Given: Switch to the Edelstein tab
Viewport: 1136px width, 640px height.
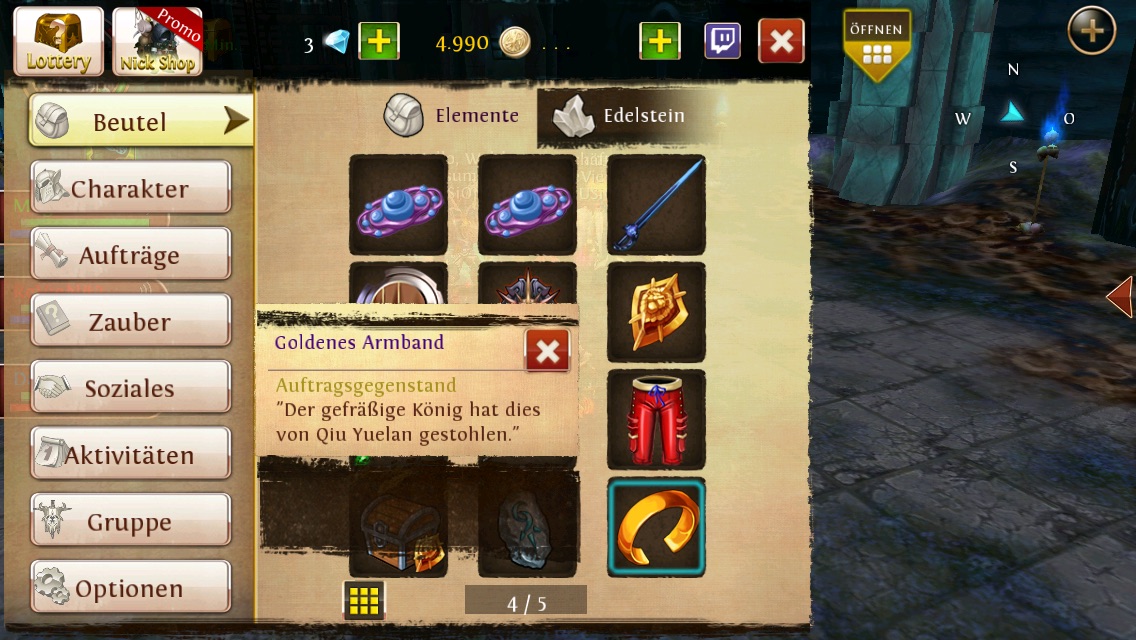Looking at the screenshot, I should tap(624, 116).
